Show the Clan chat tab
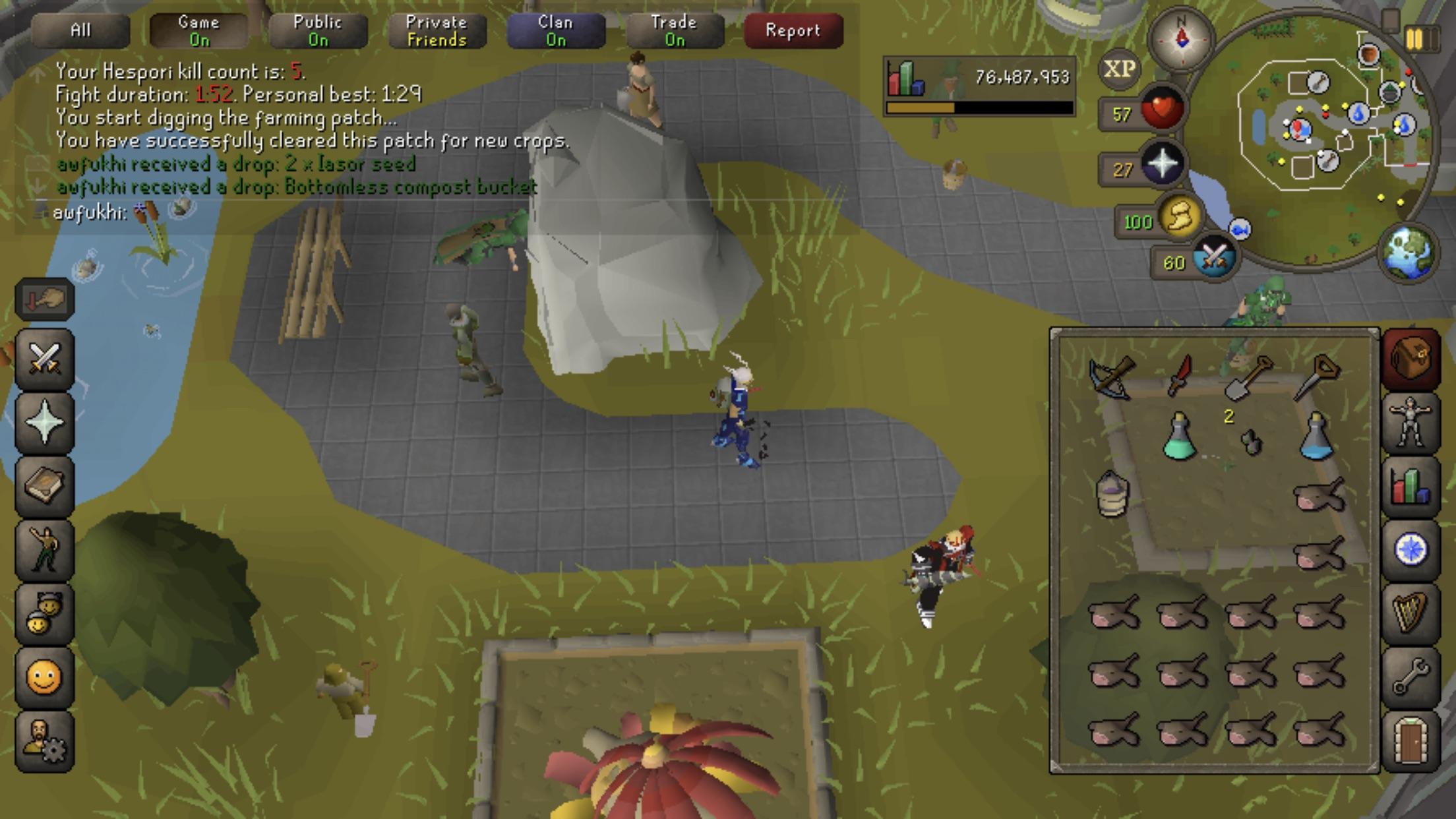1456x819 pixels. (x=555, y=30)
